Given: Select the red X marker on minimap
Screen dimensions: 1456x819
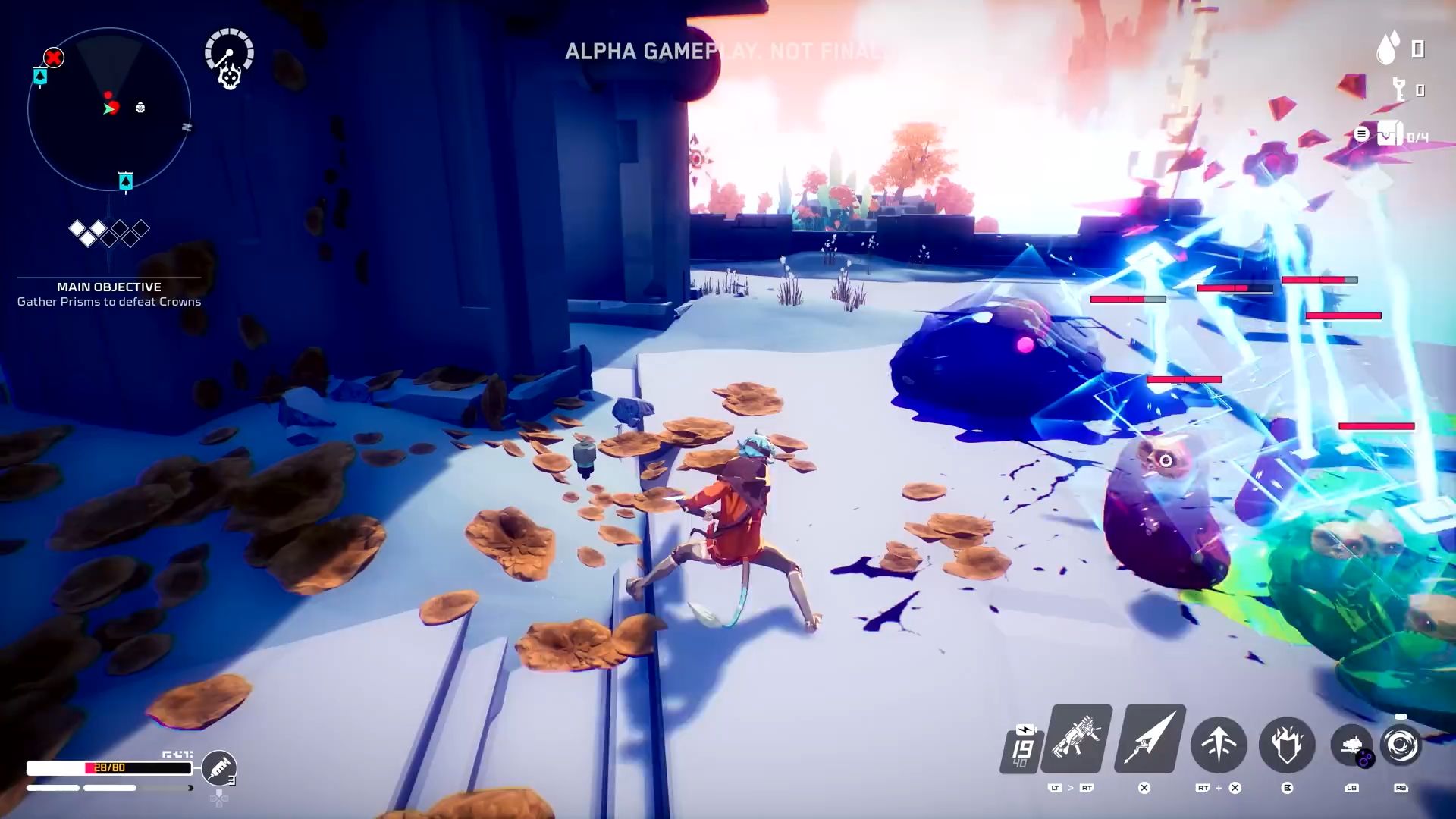Looking at the screenshot, I should pyautogui.click(x=53, y=58).
